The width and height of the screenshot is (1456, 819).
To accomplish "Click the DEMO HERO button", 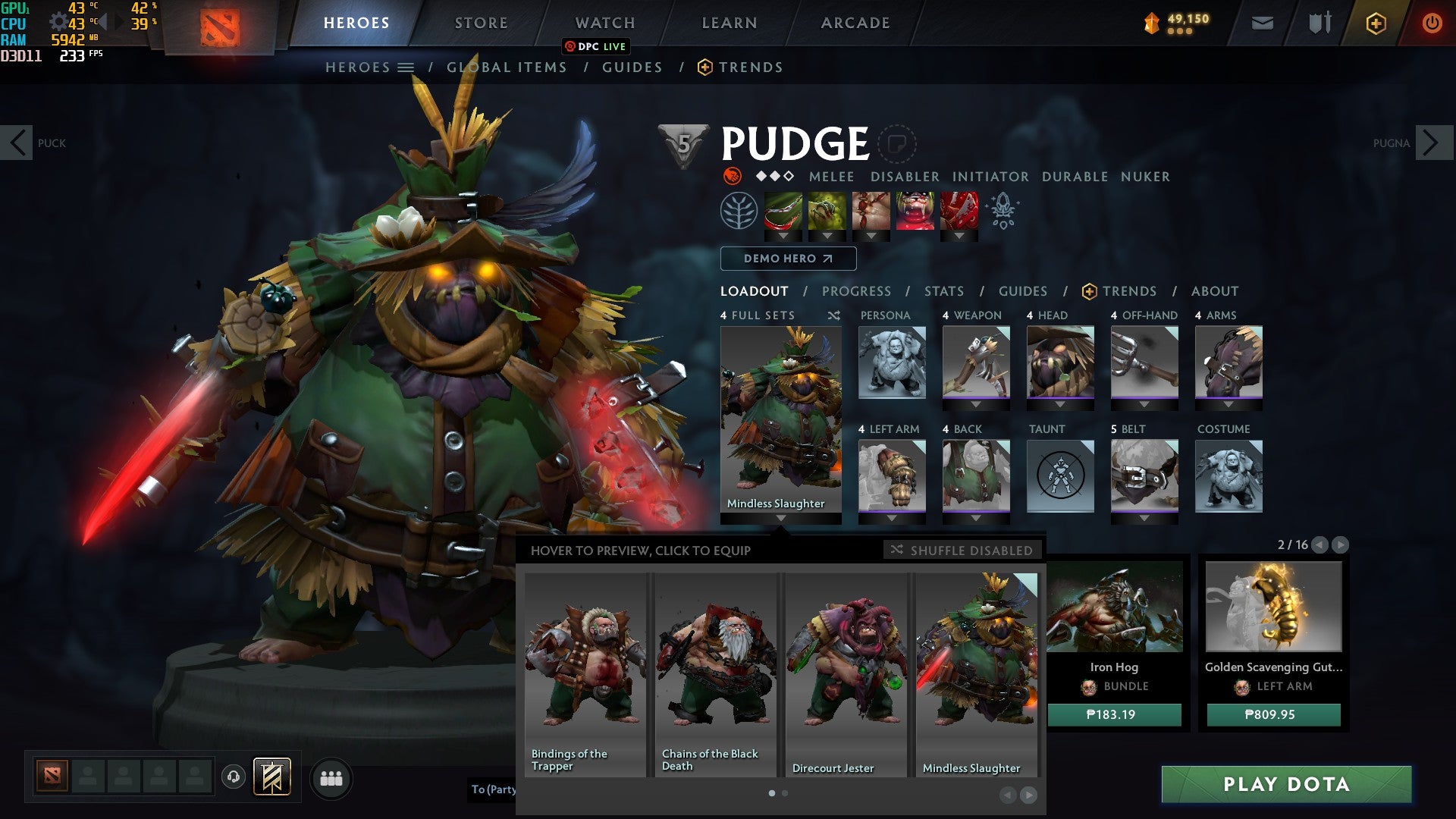I will 787,259.
